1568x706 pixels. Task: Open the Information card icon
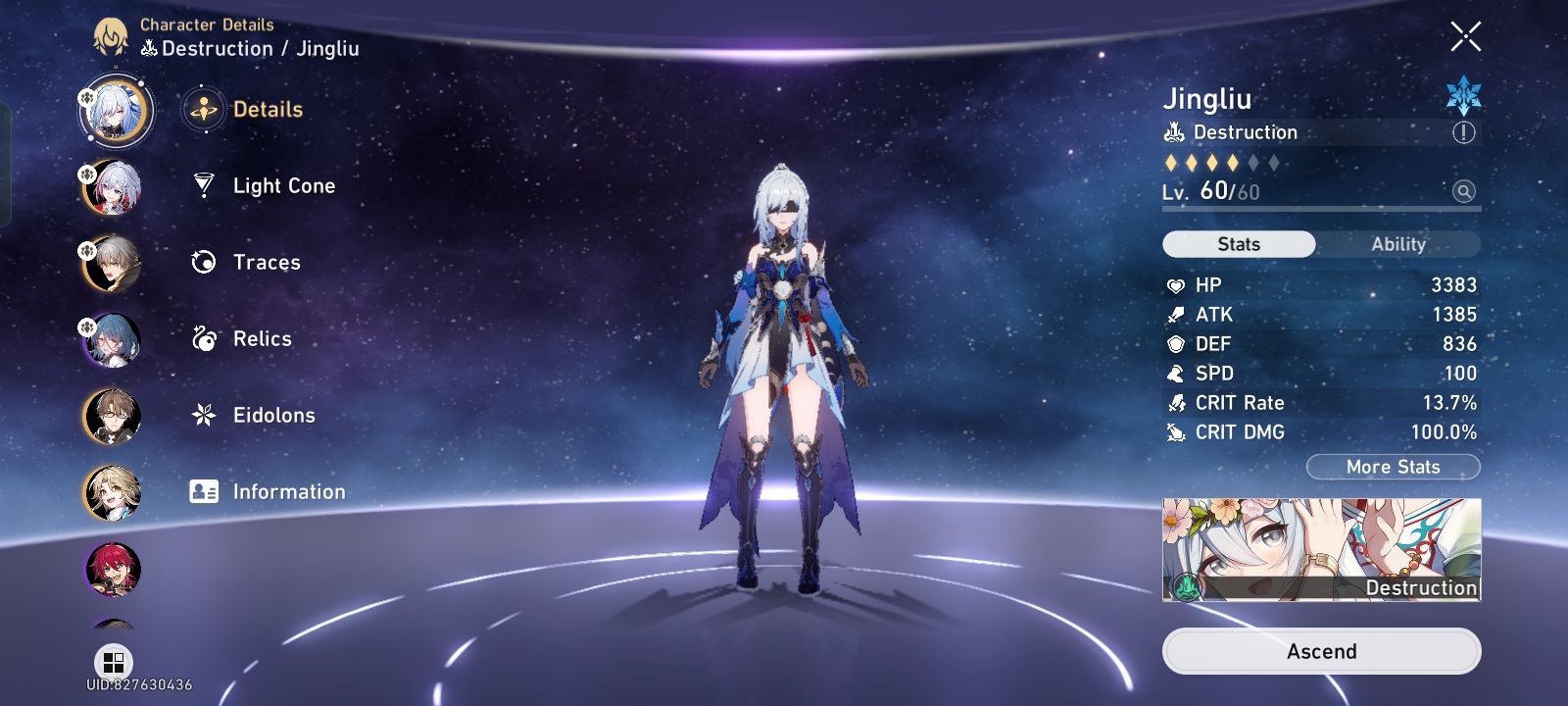(203, 491)
